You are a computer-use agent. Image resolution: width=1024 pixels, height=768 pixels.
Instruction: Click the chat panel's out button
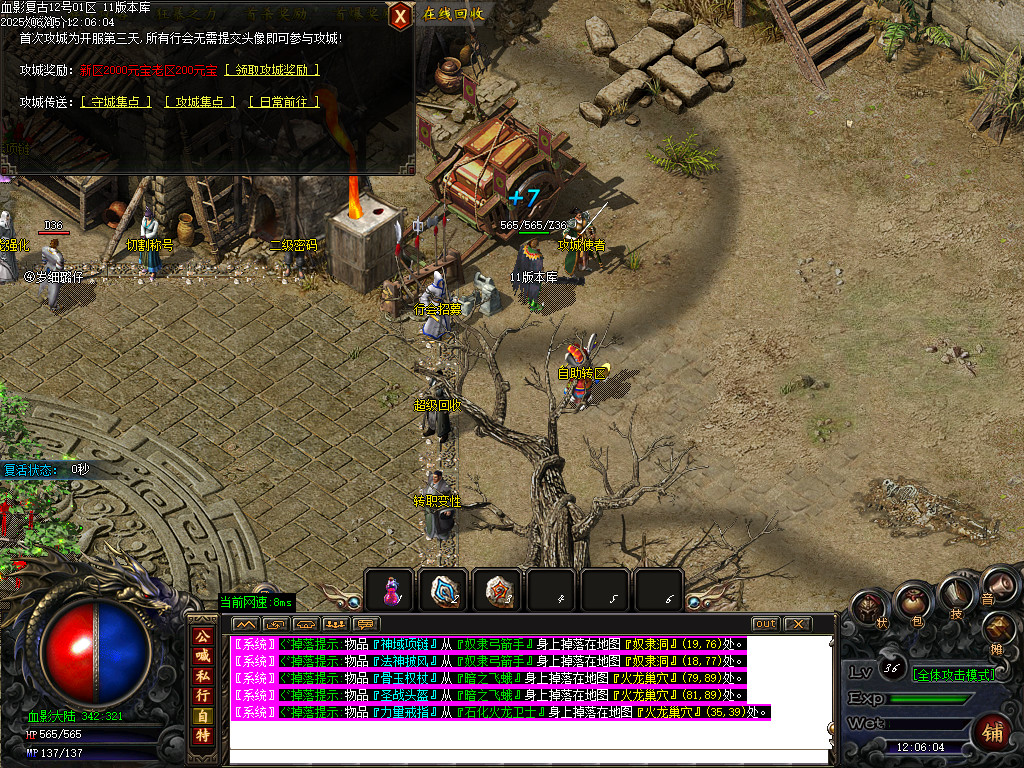[x=765, y=624]
